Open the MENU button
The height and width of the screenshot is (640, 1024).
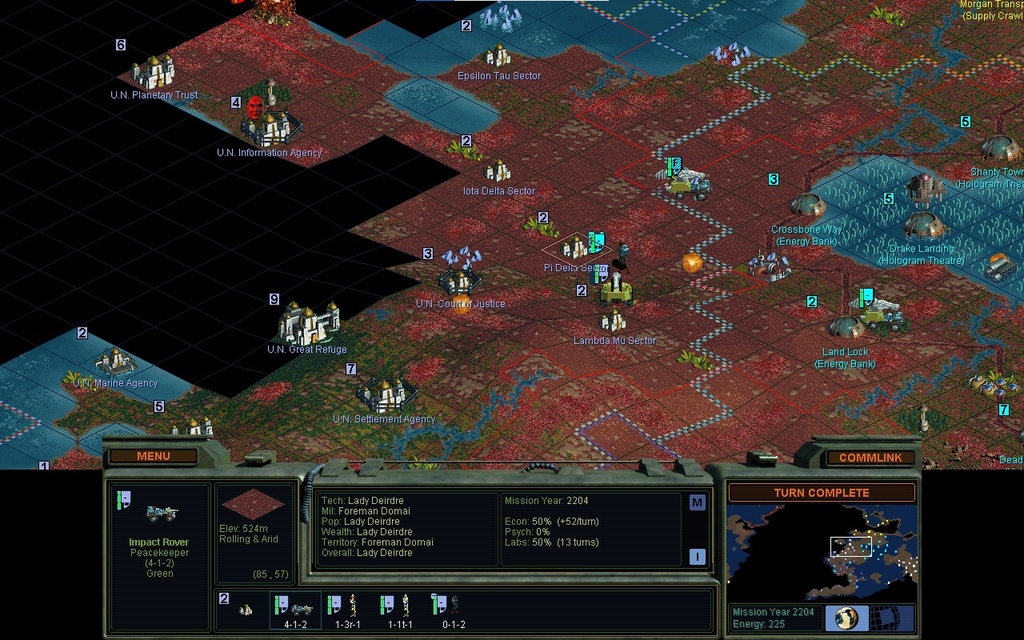click(x=153, y=456)
